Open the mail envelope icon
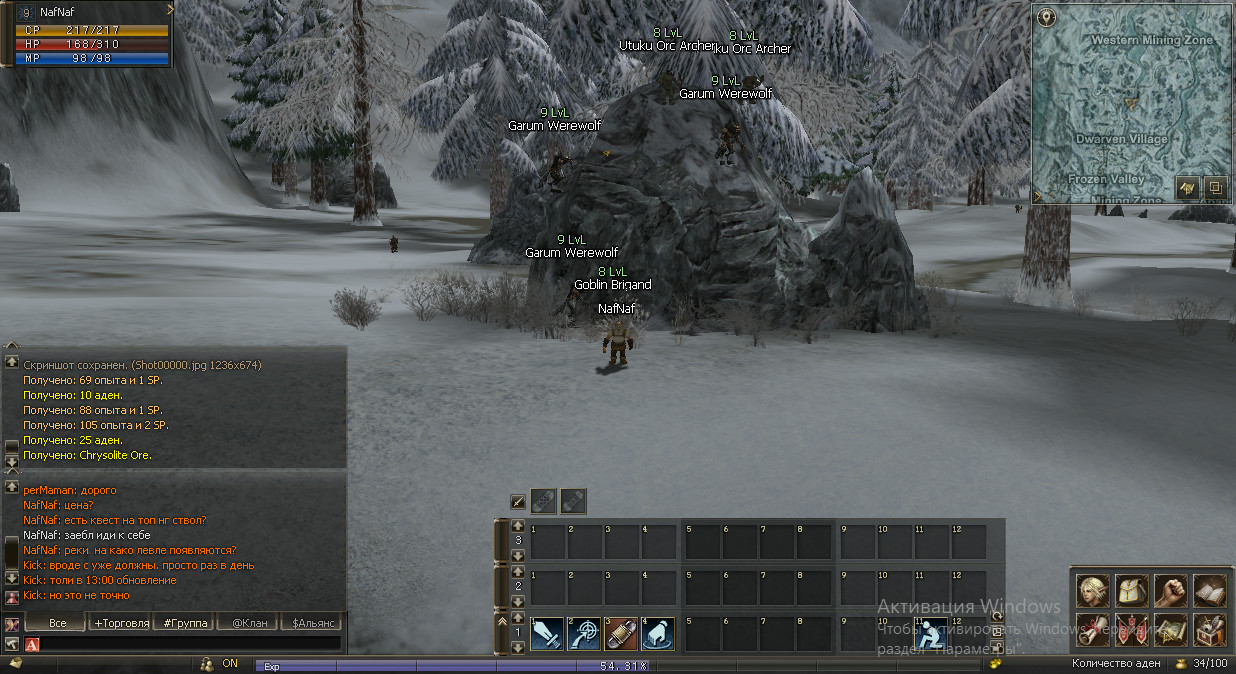 coord(16,663)
